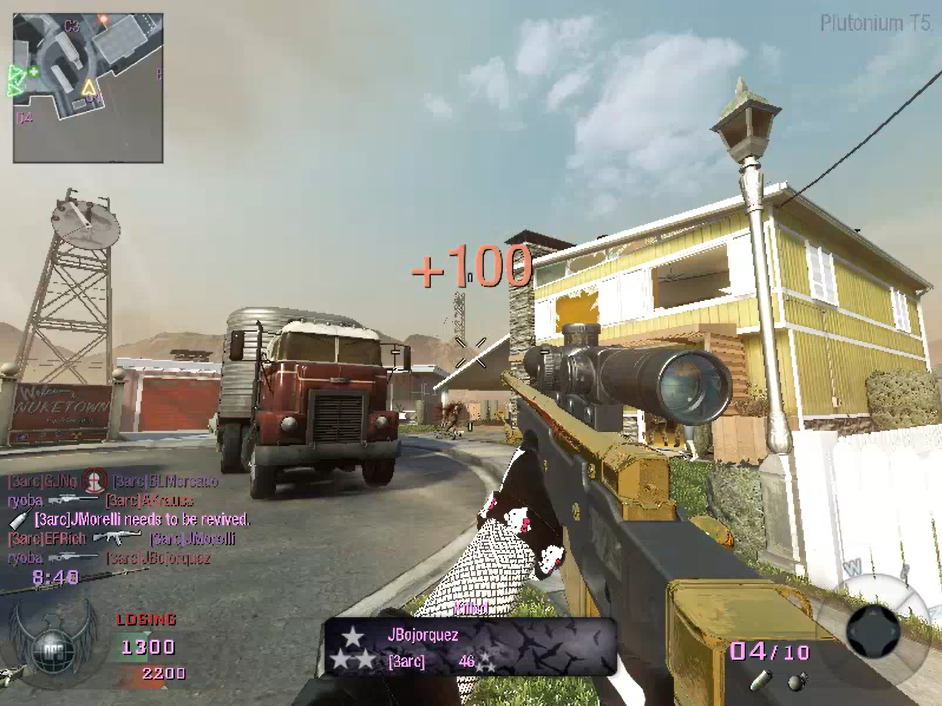
Task: Click the minimap in the corner
Action: [x=88, y=88]
